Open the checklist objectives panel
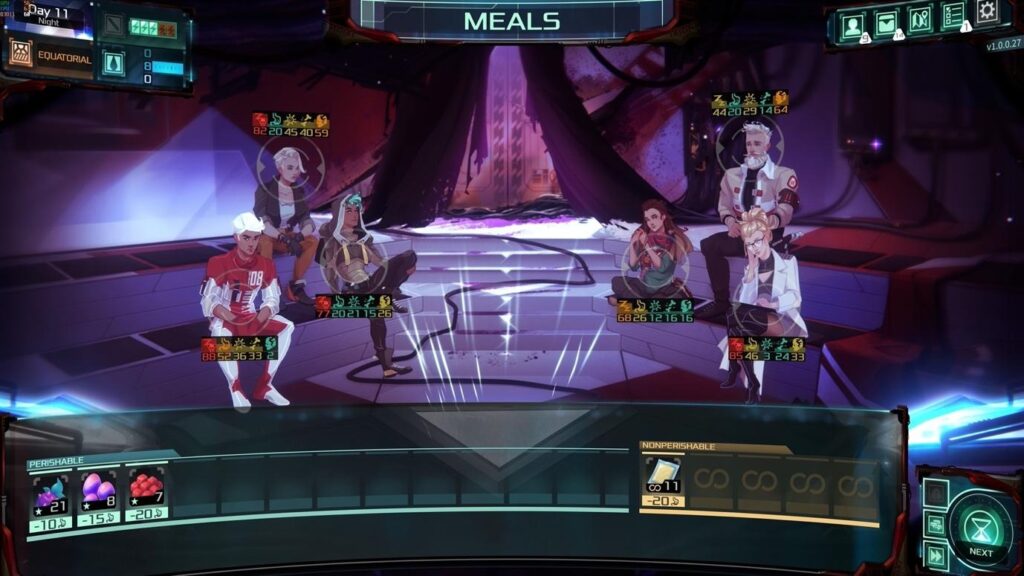This screenshot has height=576, width=1024. coord(953,16)
